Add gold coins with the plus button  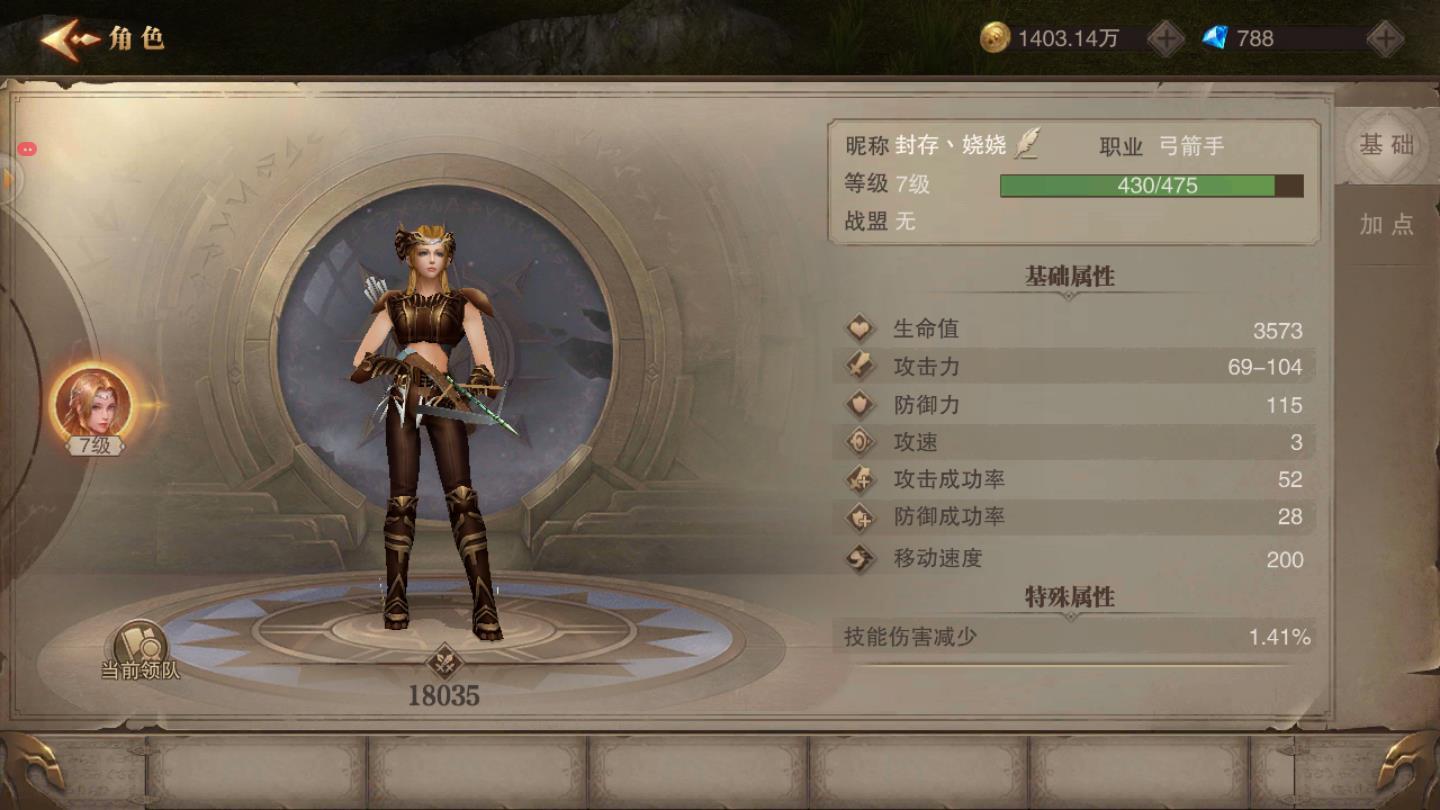tap(1165, 39)
